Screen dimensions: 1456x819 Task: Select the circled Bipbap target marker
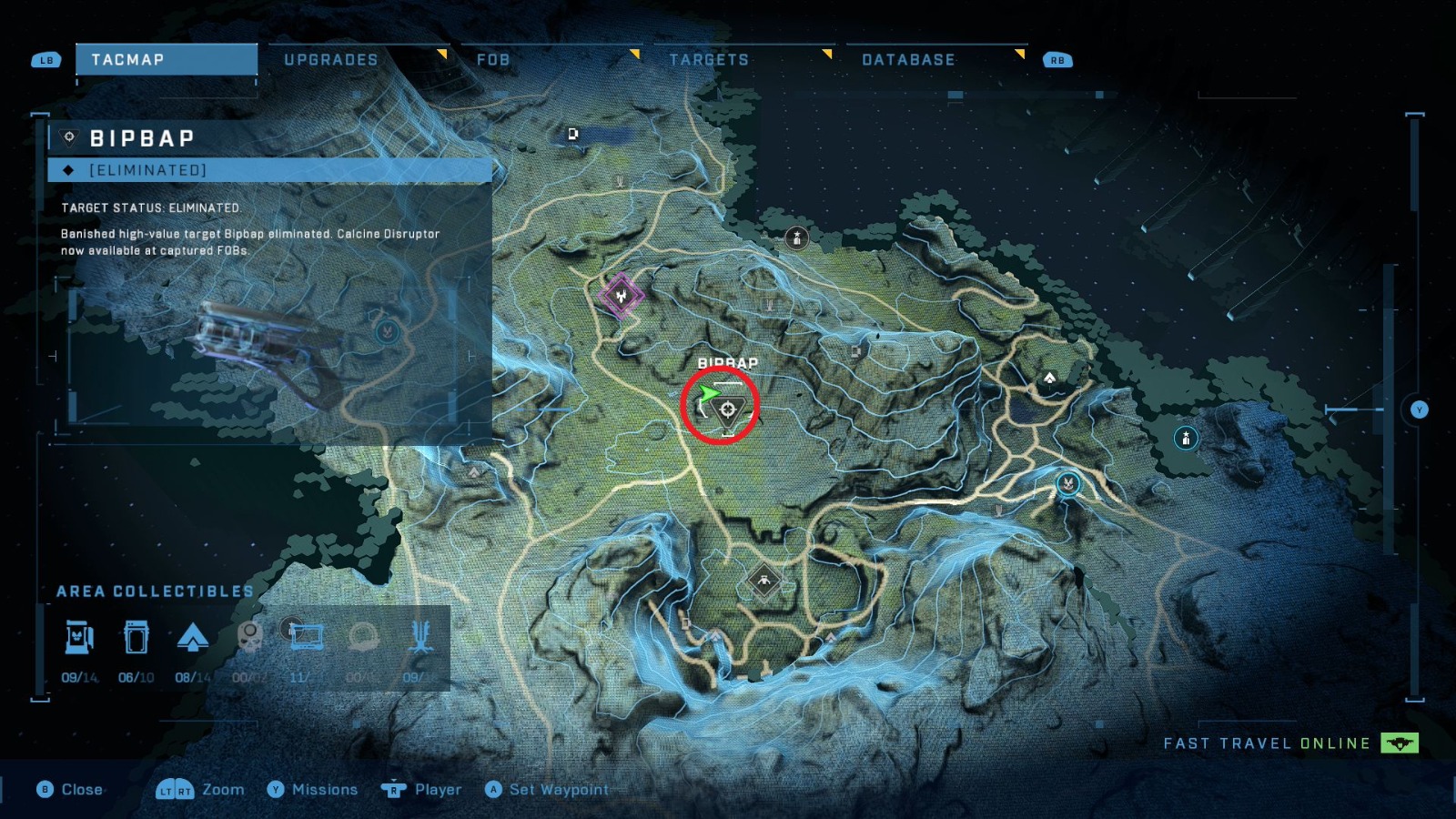[x=727, y=411]
